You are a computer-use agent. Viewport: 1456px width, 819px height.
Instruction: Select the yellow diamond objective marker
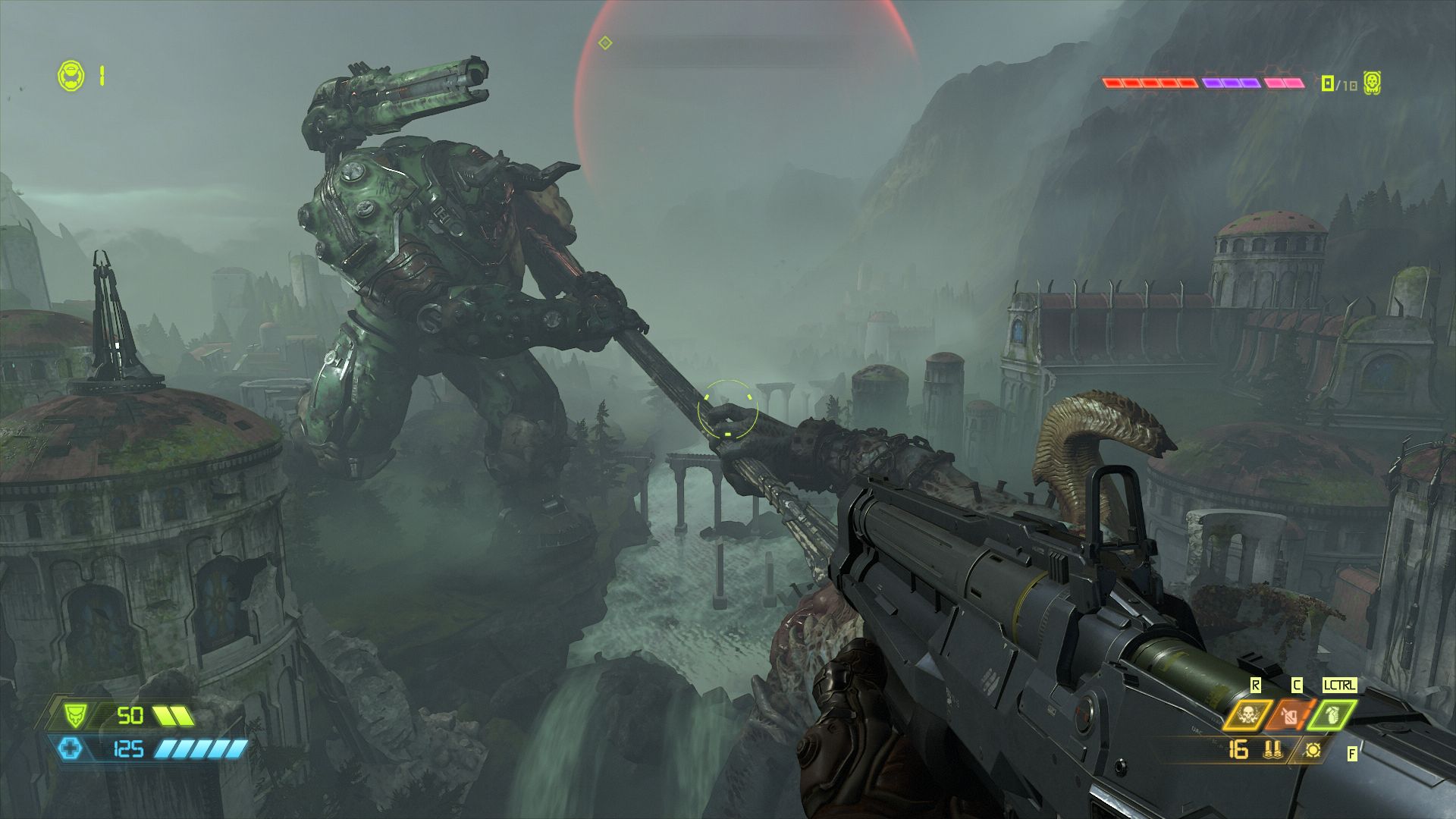[604, 42]
